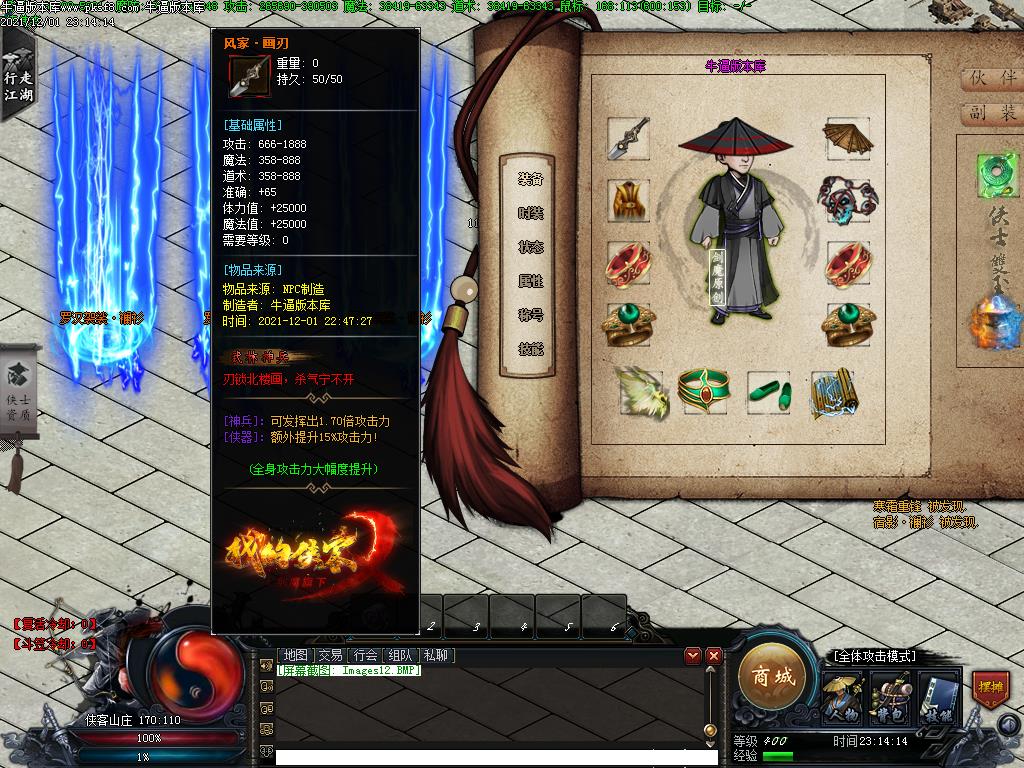Open the 状态 status tab

click(x=531, y=248)
